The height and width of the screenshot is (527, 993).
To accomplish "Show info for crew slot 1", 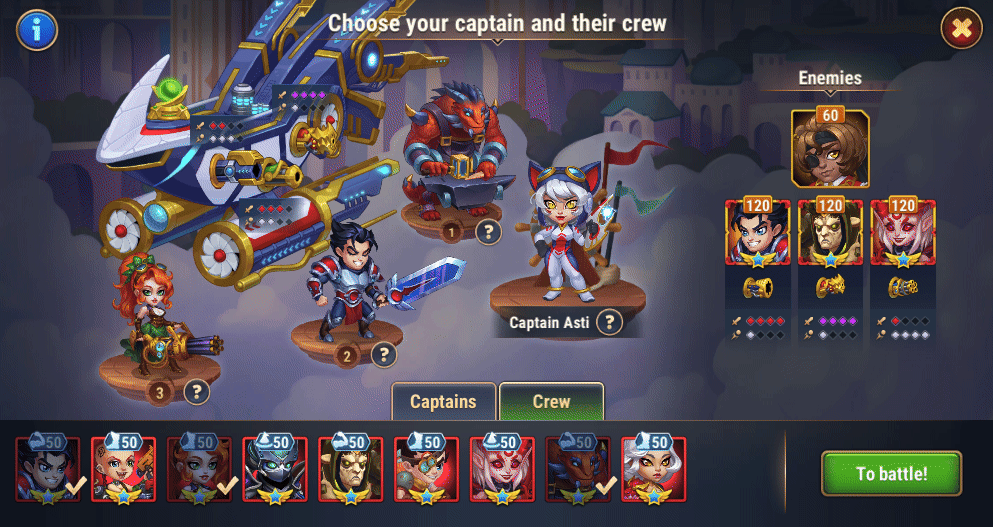I will point(488,233).
